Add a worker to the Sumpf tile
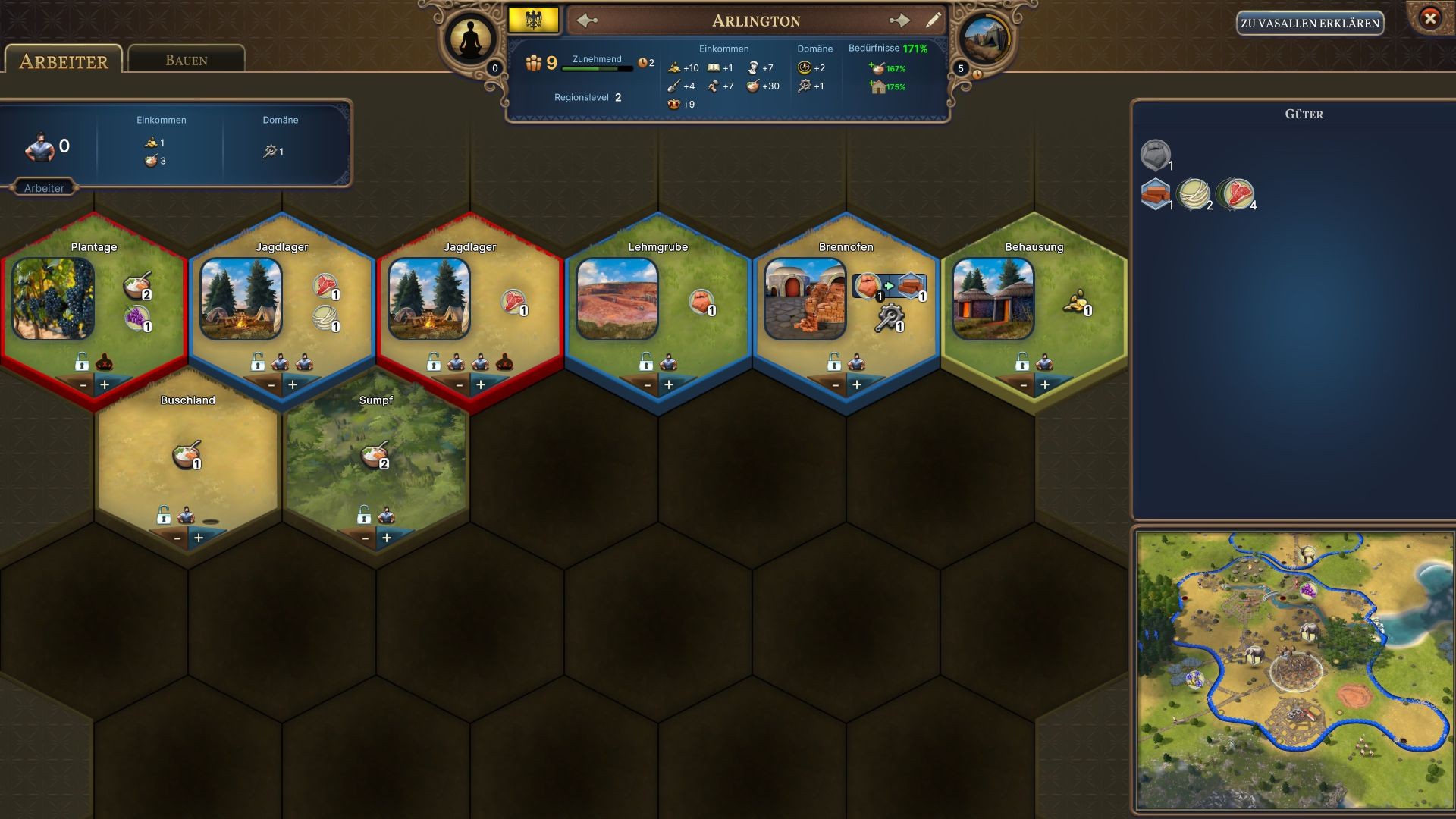 [387, 538]
